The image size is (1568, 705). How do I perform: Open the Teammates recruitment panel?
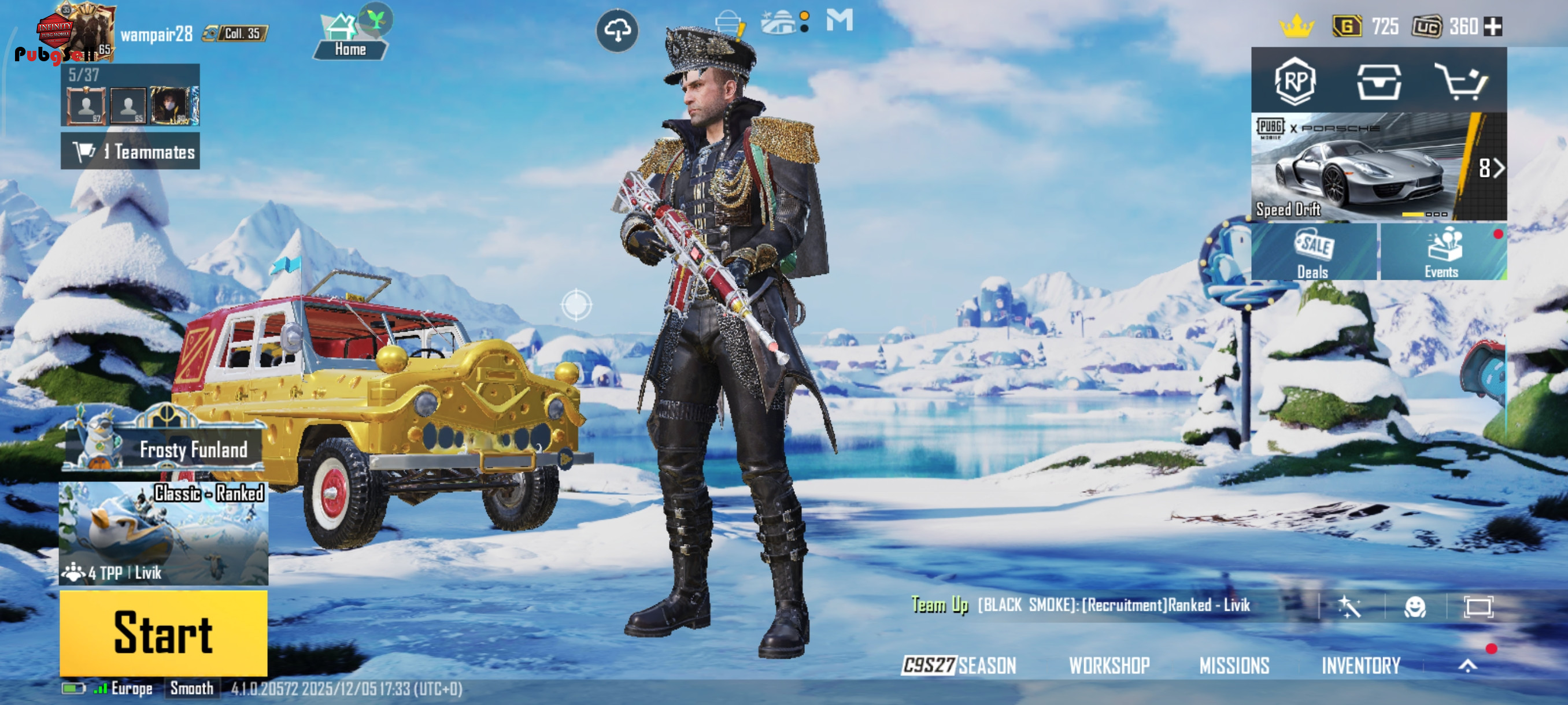[x=130, y=151]
